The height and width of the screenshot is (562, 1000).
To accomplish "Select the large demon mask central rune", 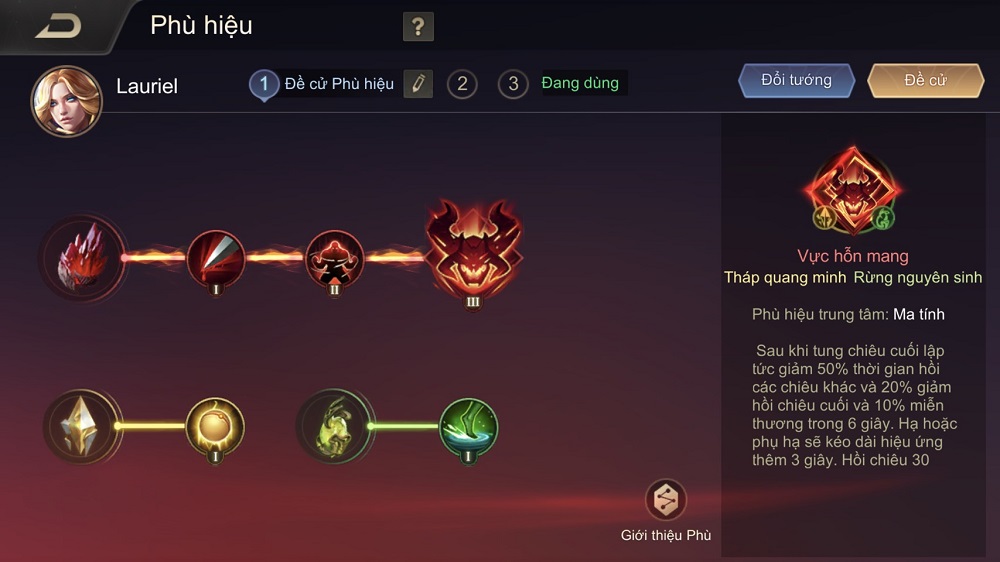I will pos(474,252).
